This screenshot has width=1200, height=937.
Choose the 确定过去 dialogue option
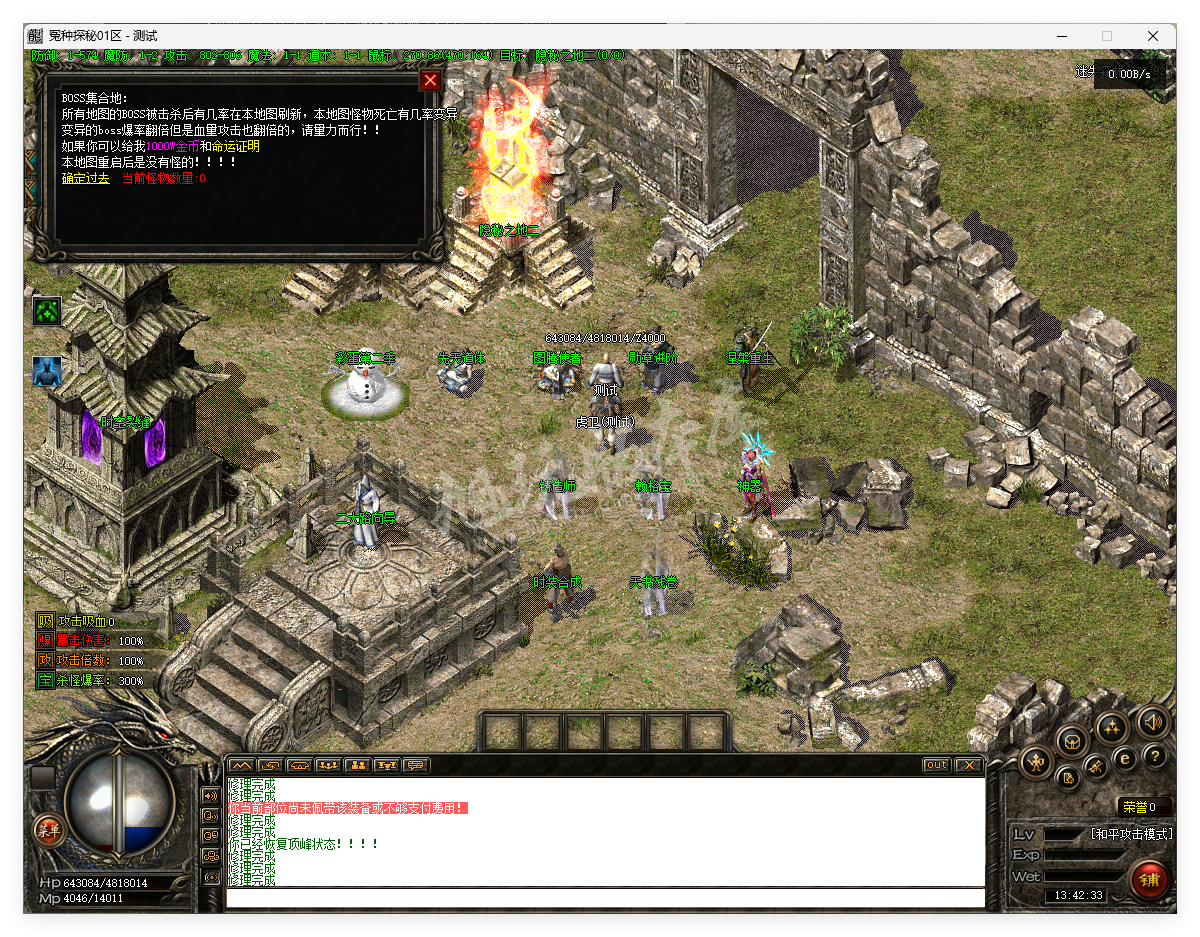click(x=85, y=178)
